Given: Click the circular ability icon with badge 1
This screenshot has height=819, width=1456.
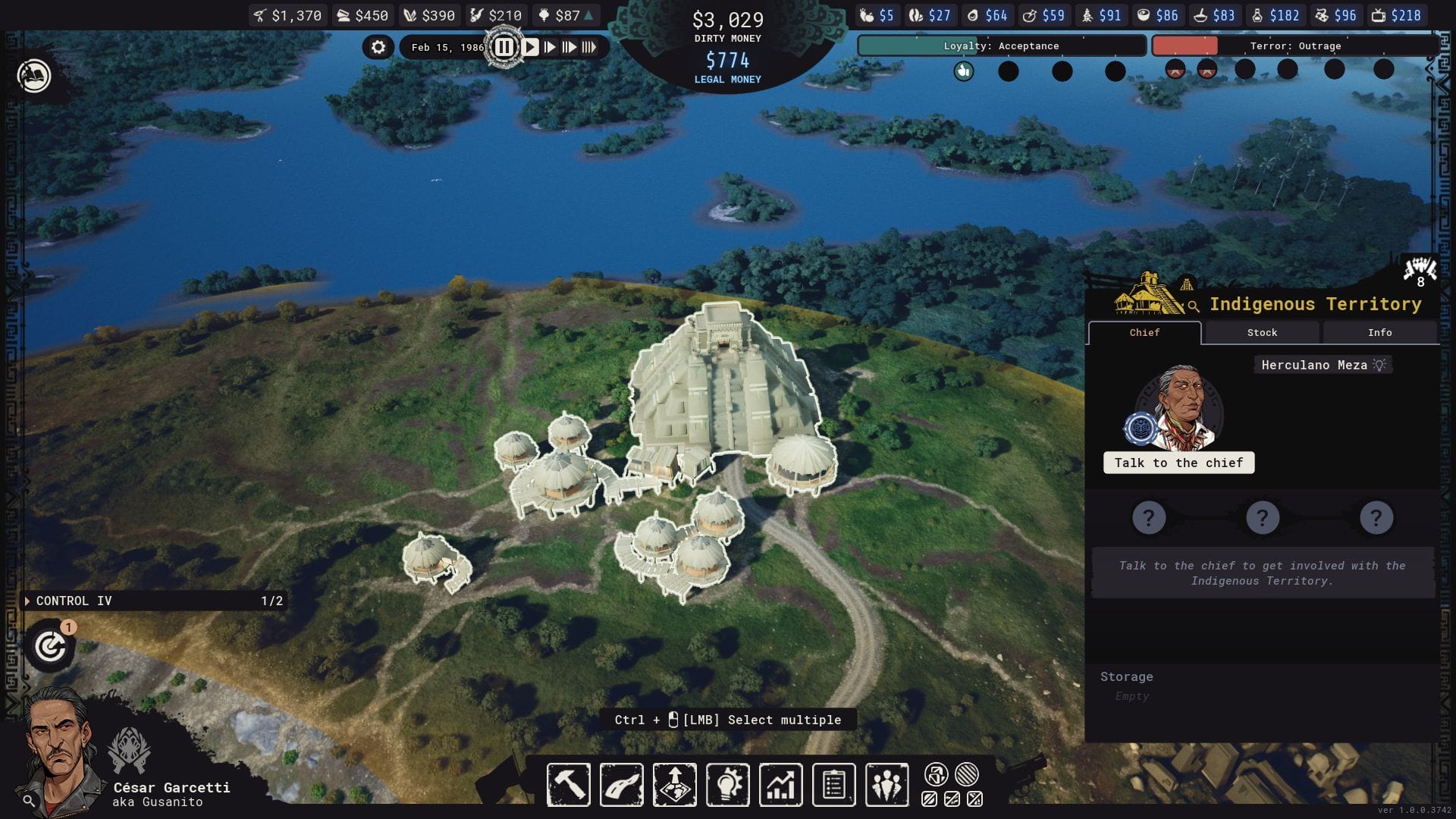Looking at the screenshot, I should point(50,646).
